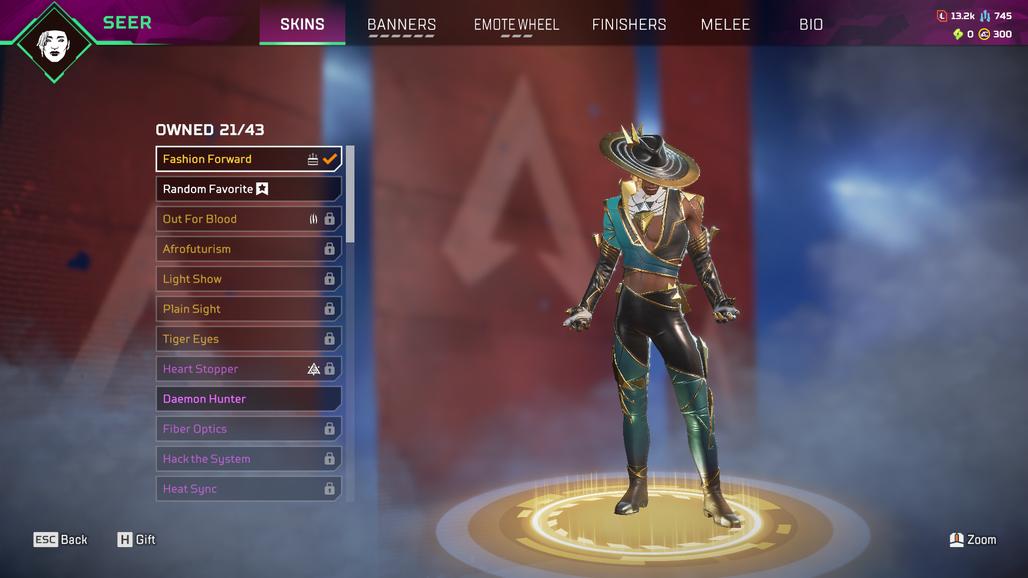This screenshot has width=1028, height=578.
Task: Preview the Out For Blood skin
Action: pyautogui.click(x=248, y=219)
